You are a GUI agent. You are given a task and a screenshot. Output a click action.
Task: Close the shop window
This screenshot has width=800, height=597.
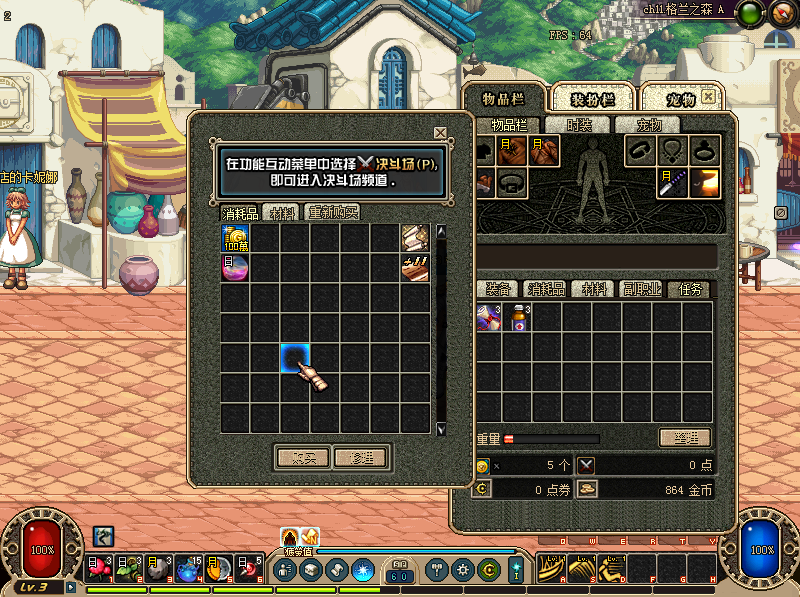pyautogui.click(x=440, y=133)
